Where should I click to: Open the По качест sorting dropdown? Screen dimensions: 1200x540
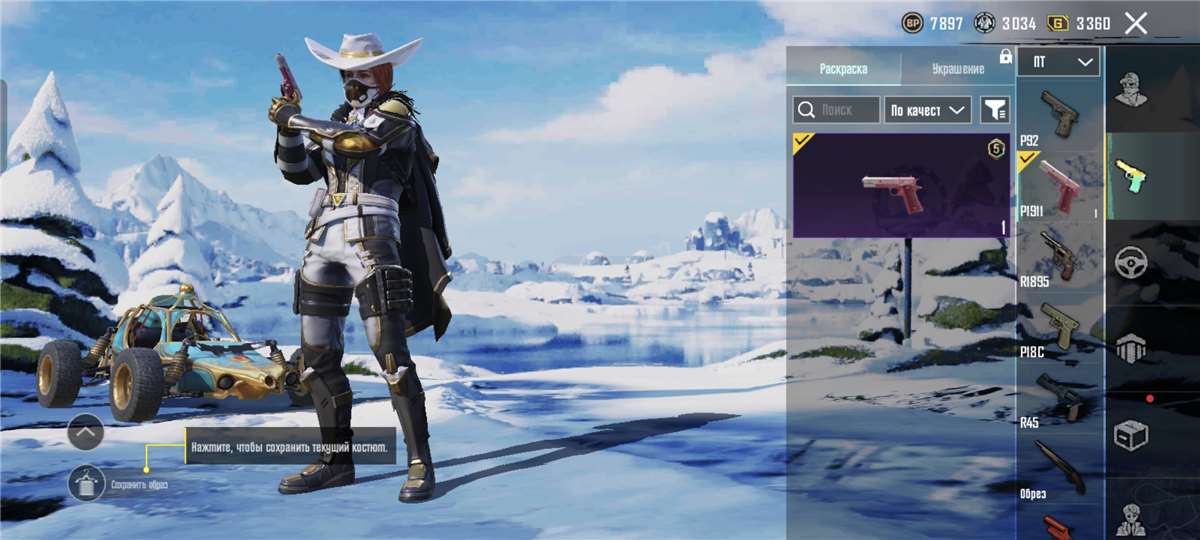click(928, 110)
